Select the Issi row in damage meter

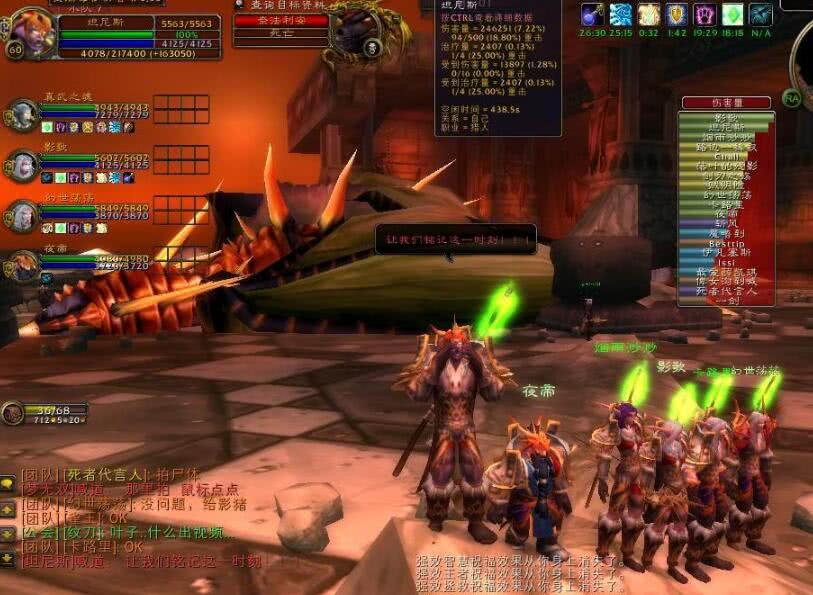point(726,262)
